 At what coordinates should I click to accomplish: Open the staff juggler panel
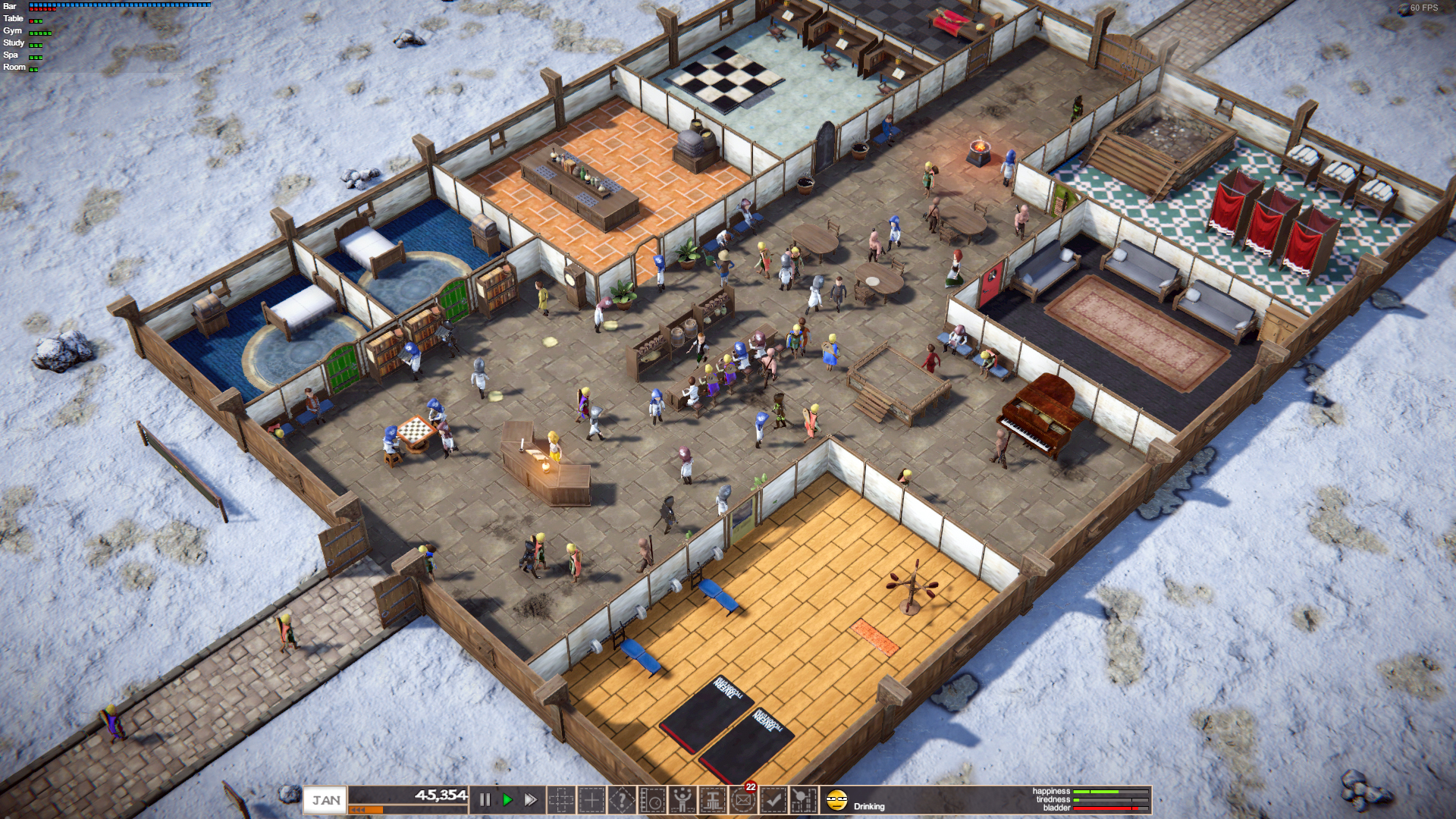[x=682, y=800]
